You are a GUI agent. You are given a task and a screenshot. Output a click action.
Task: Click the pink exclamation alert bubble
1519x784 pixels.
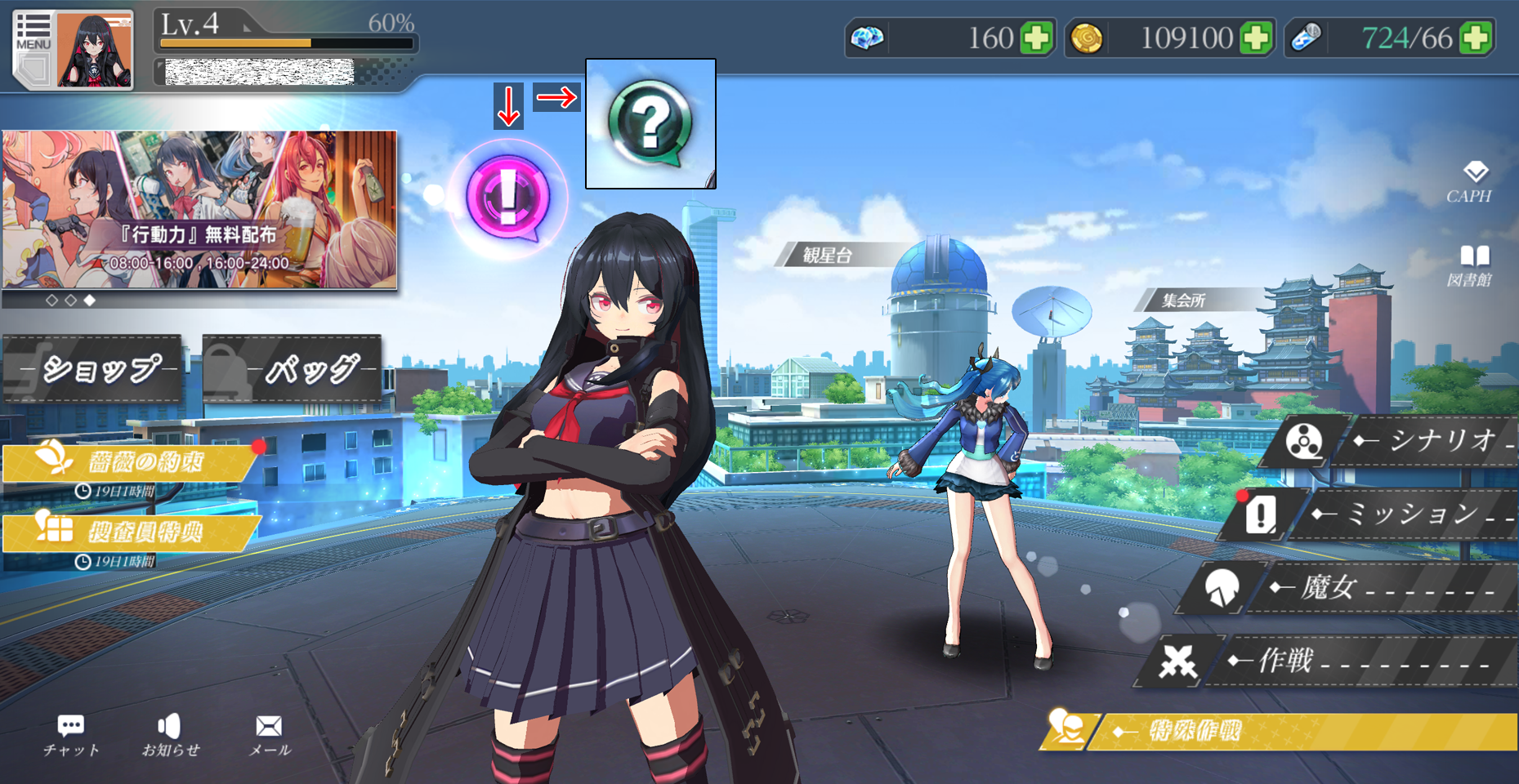507,198
